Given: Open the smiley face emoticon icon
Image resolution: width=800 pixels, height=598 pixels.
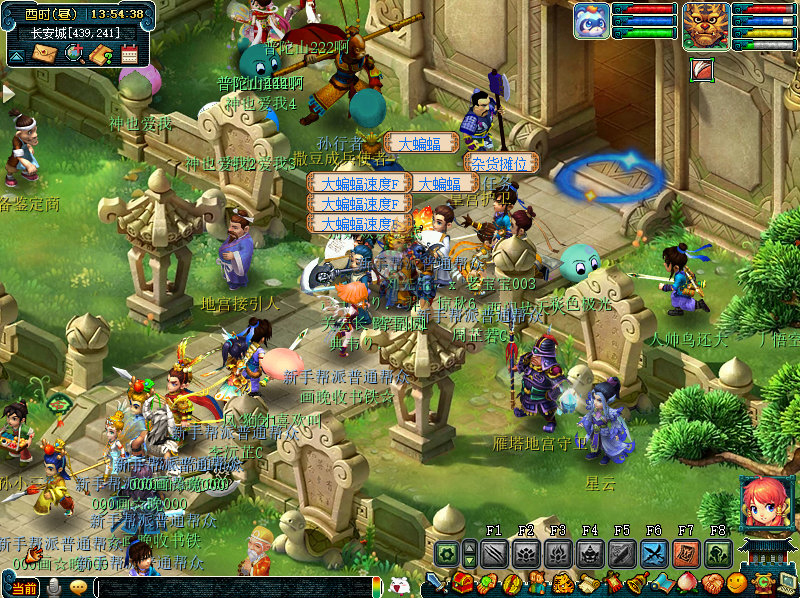Looking at the screenshot, I should 737,583.
